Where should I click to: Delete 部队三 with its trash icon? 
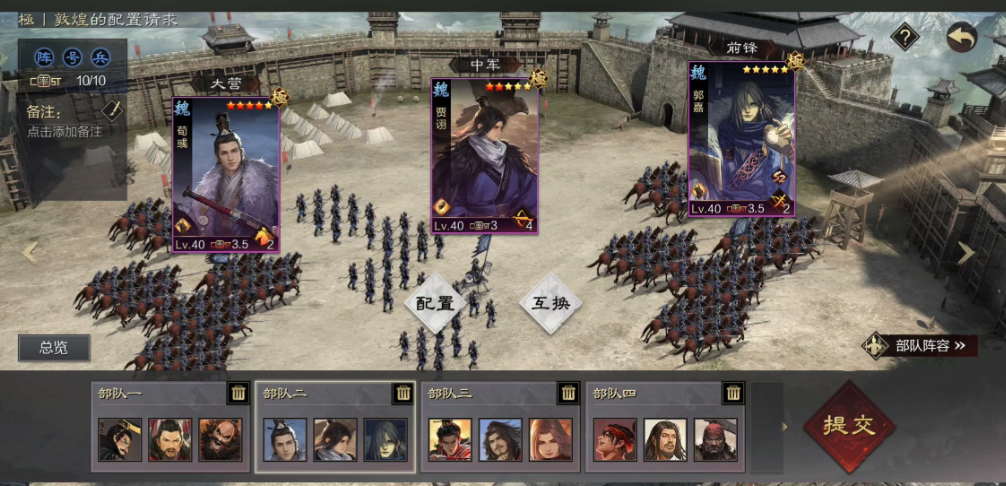click(x=567, y=393)
